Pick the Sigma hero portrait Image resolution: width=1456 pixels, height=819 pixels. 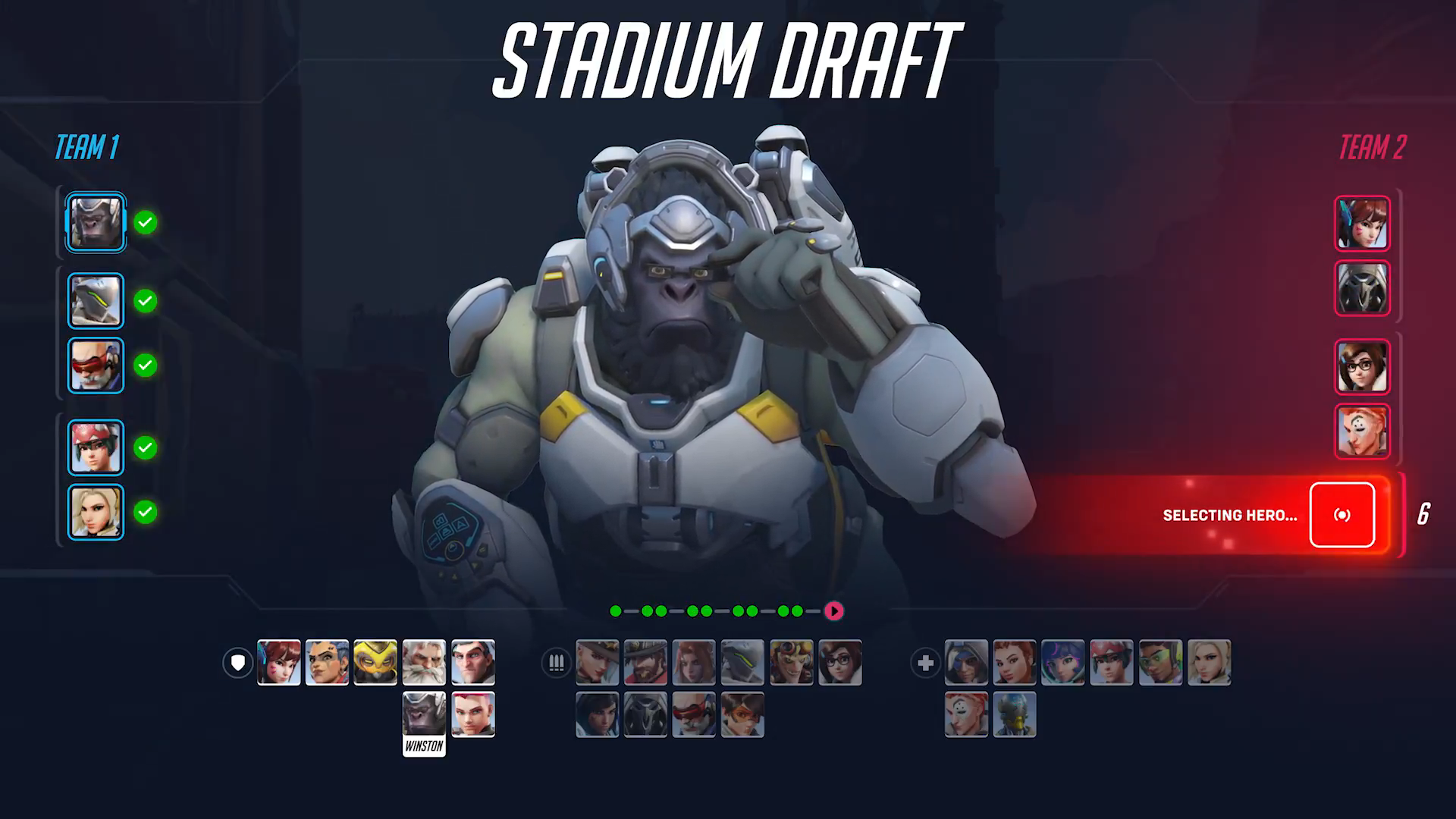(473, 663)
